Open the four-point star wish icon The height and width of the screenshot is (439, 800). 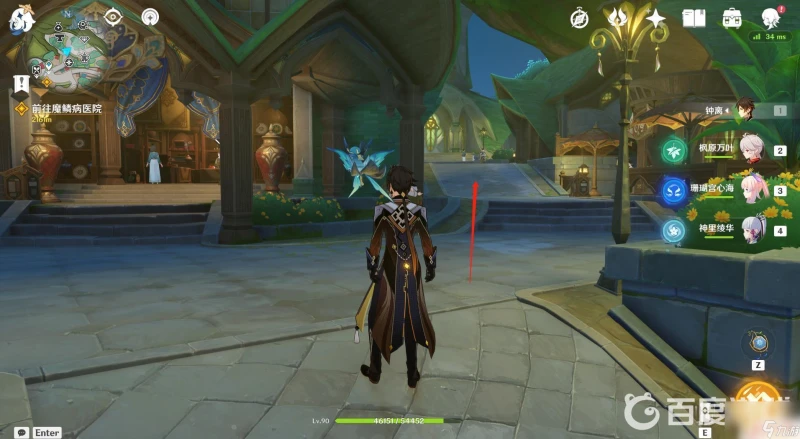[656, 18]
